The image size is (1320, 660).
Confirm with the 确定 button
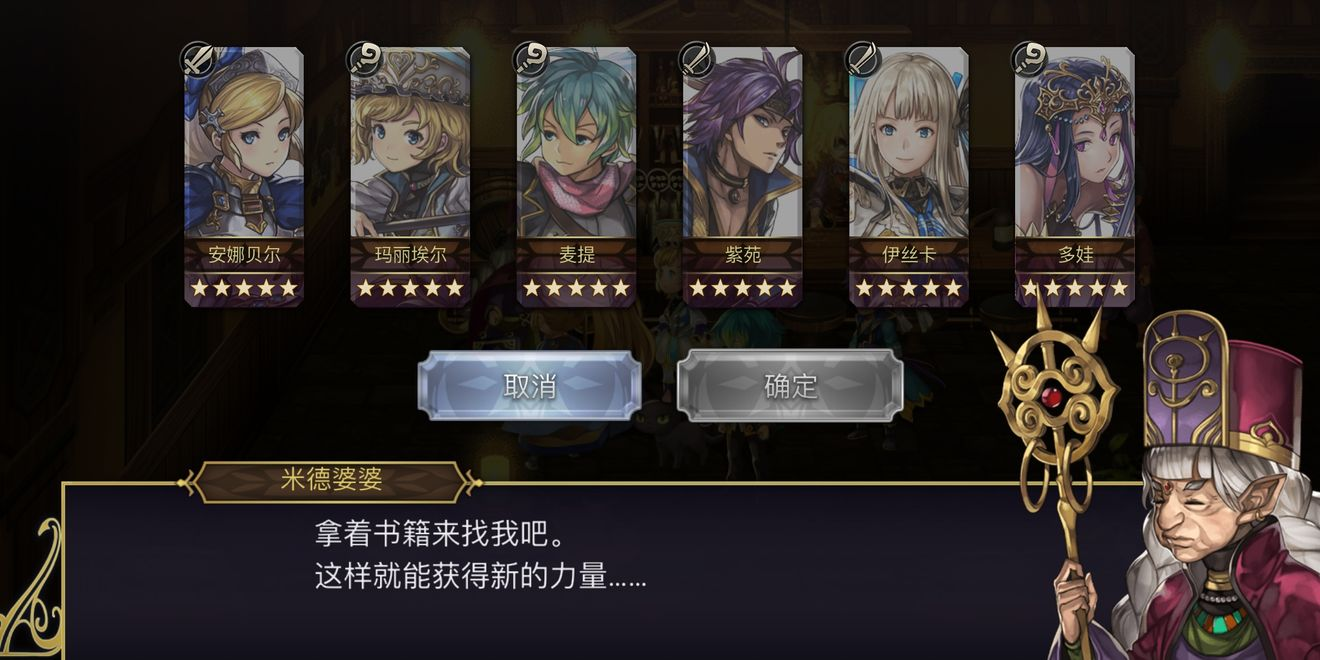[x=790, y=386]
